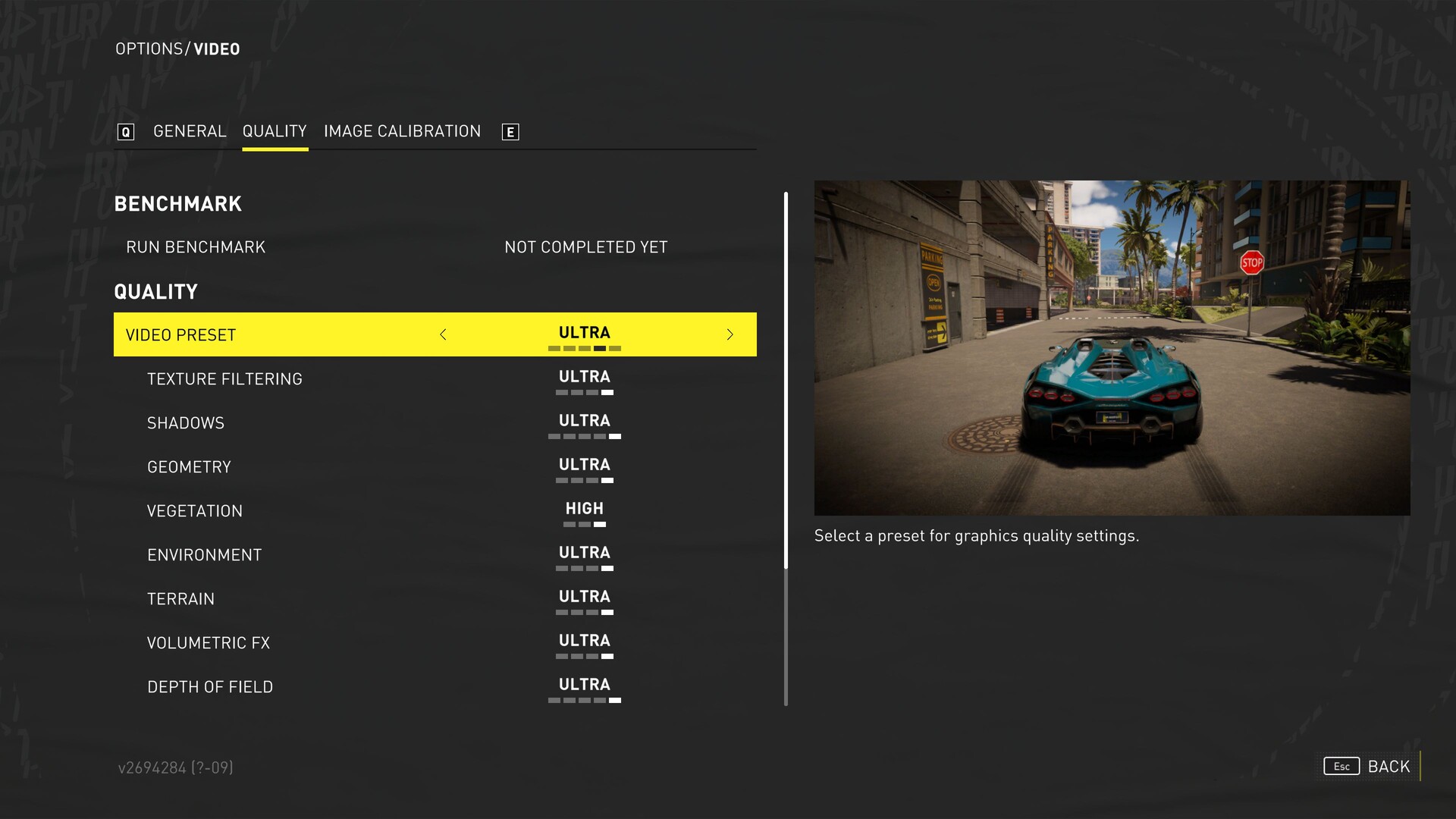Click the settings list scrollbar
The image size is (1456, 819).
pos(786,379)
